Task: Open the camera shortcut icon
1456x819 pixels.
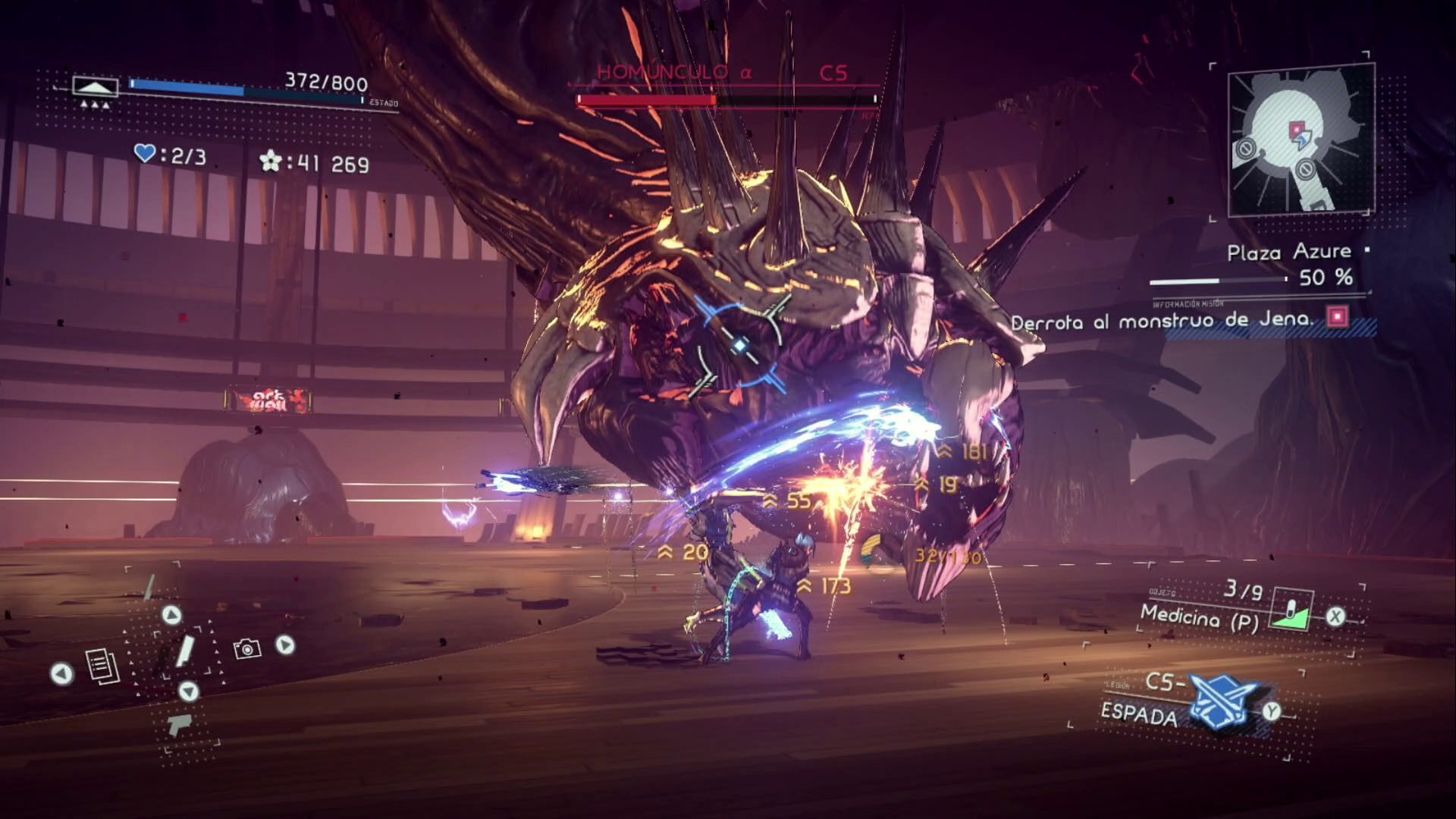Action: (247, 648)
